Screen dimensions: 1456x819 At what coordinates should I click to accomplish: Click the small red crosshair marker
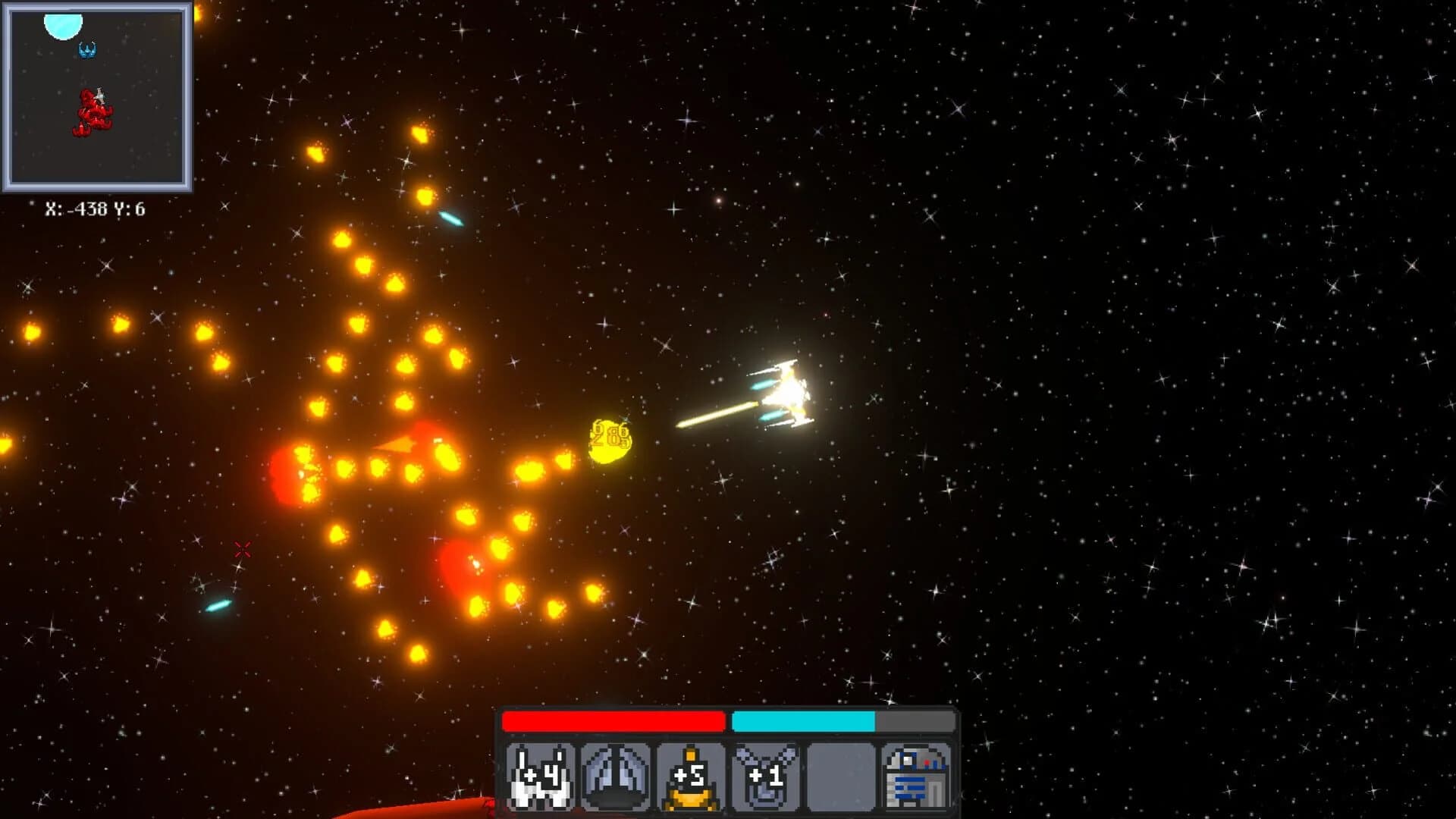243,548
